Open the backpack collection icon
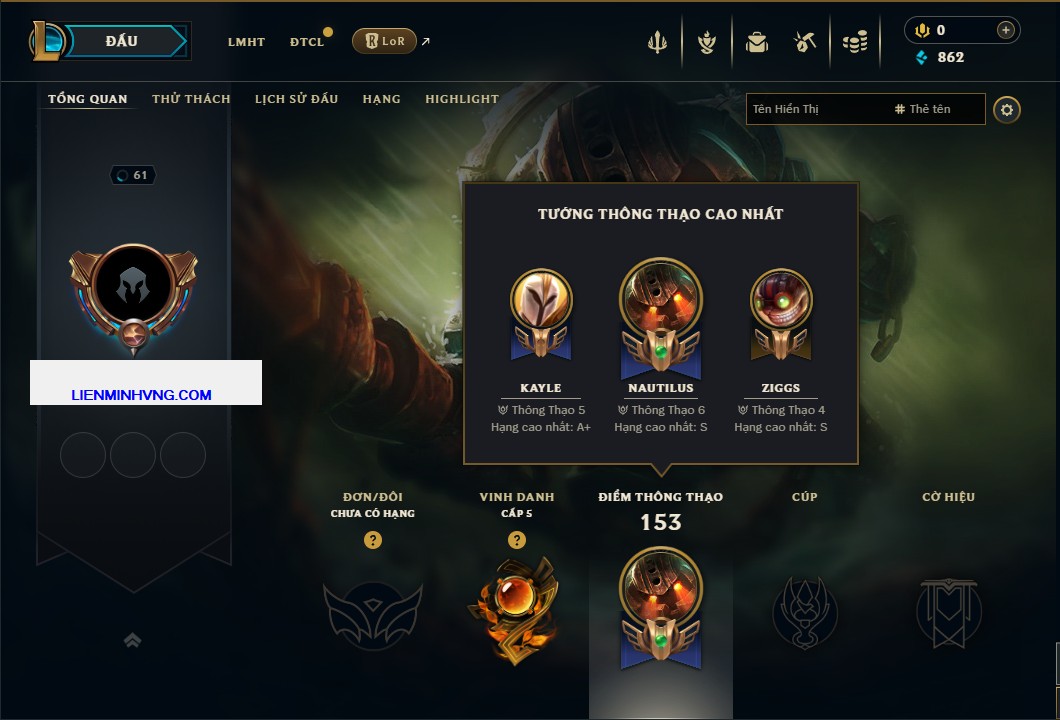 (756, 42)
